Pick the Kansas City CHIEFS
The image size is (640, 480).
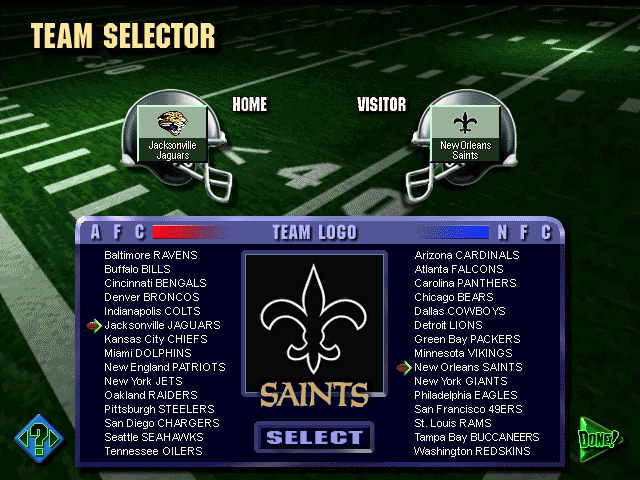(155, 339)
